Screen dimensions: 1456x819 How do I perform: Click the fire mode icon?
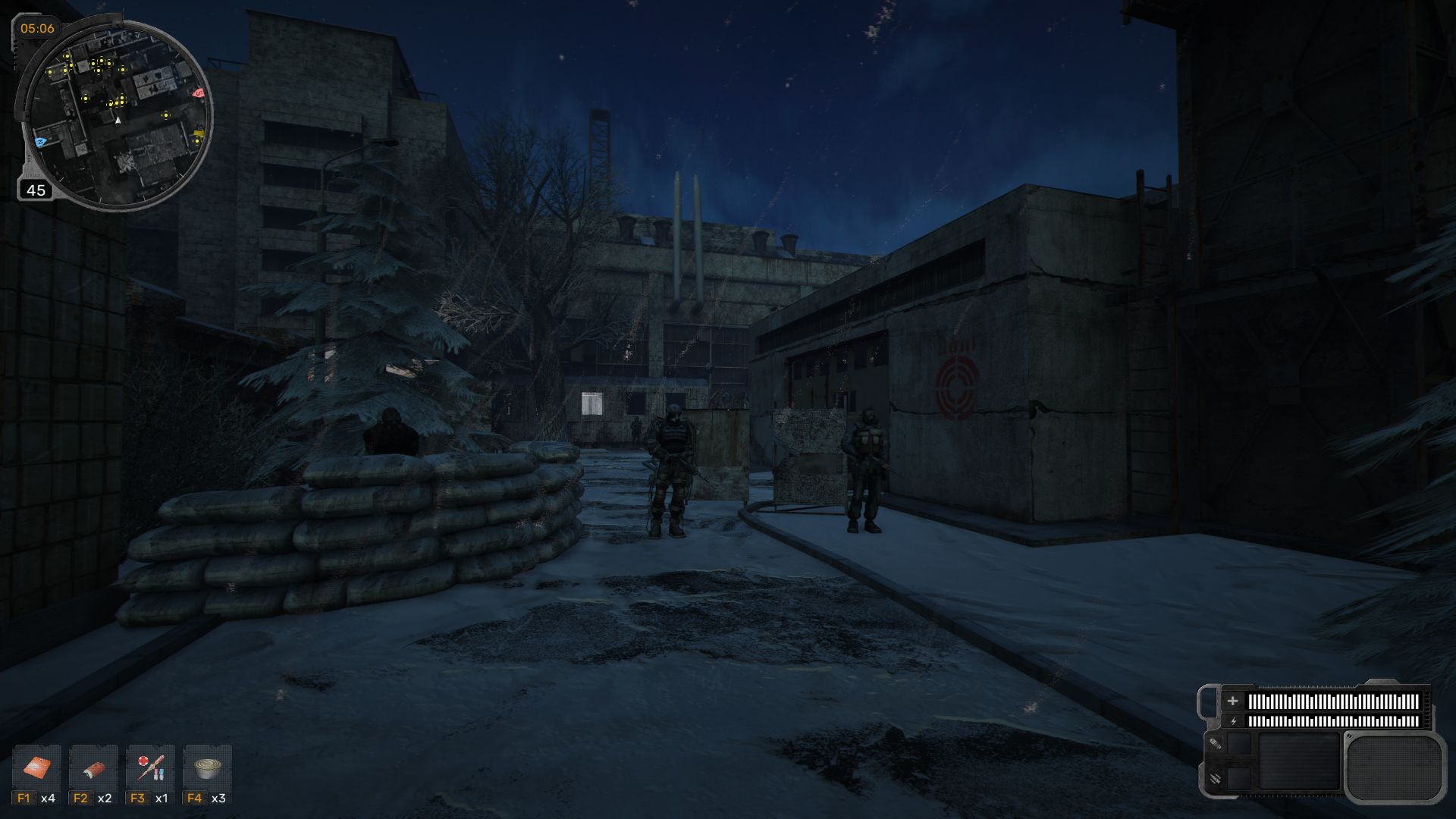click(1215, 779)
